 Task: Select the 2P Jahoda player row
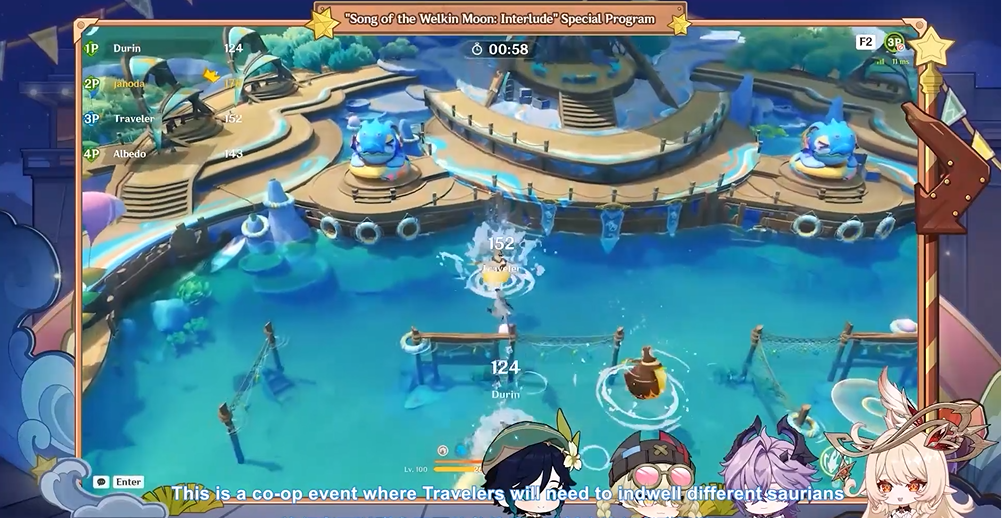(160, 84)
